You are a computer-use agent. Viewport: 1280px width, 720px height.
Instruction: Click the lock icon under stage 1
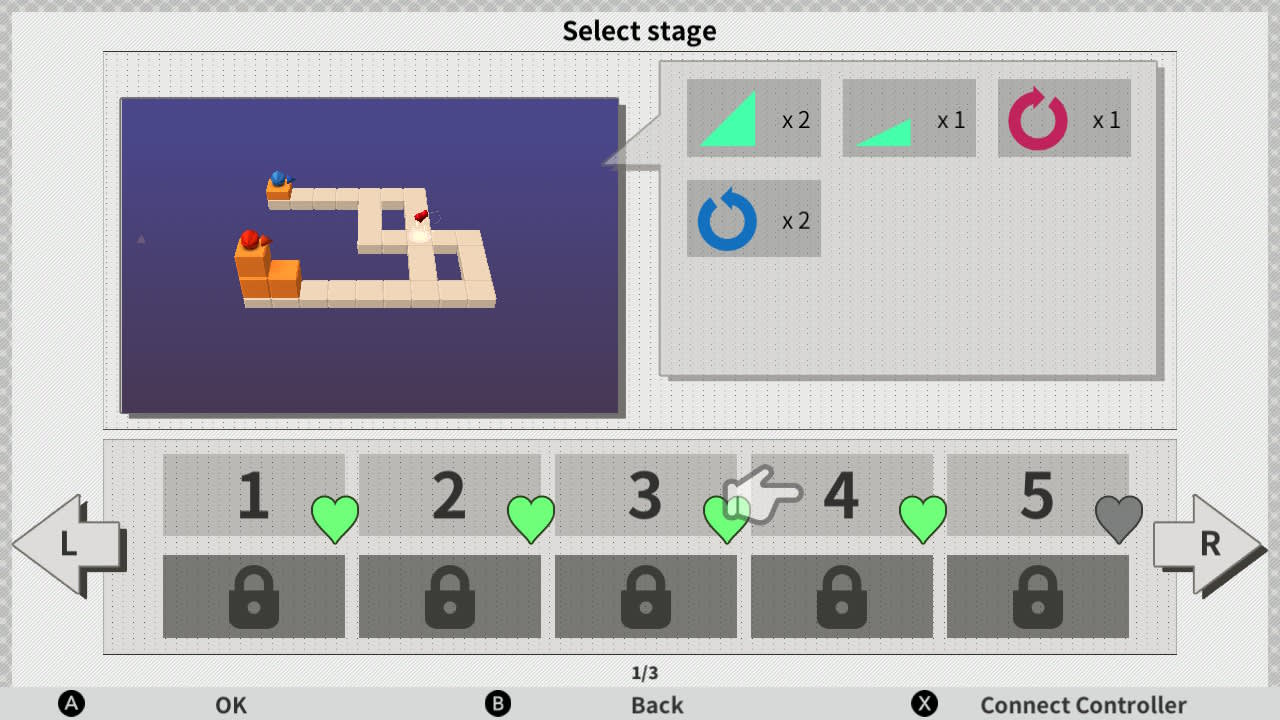[253, 597]
